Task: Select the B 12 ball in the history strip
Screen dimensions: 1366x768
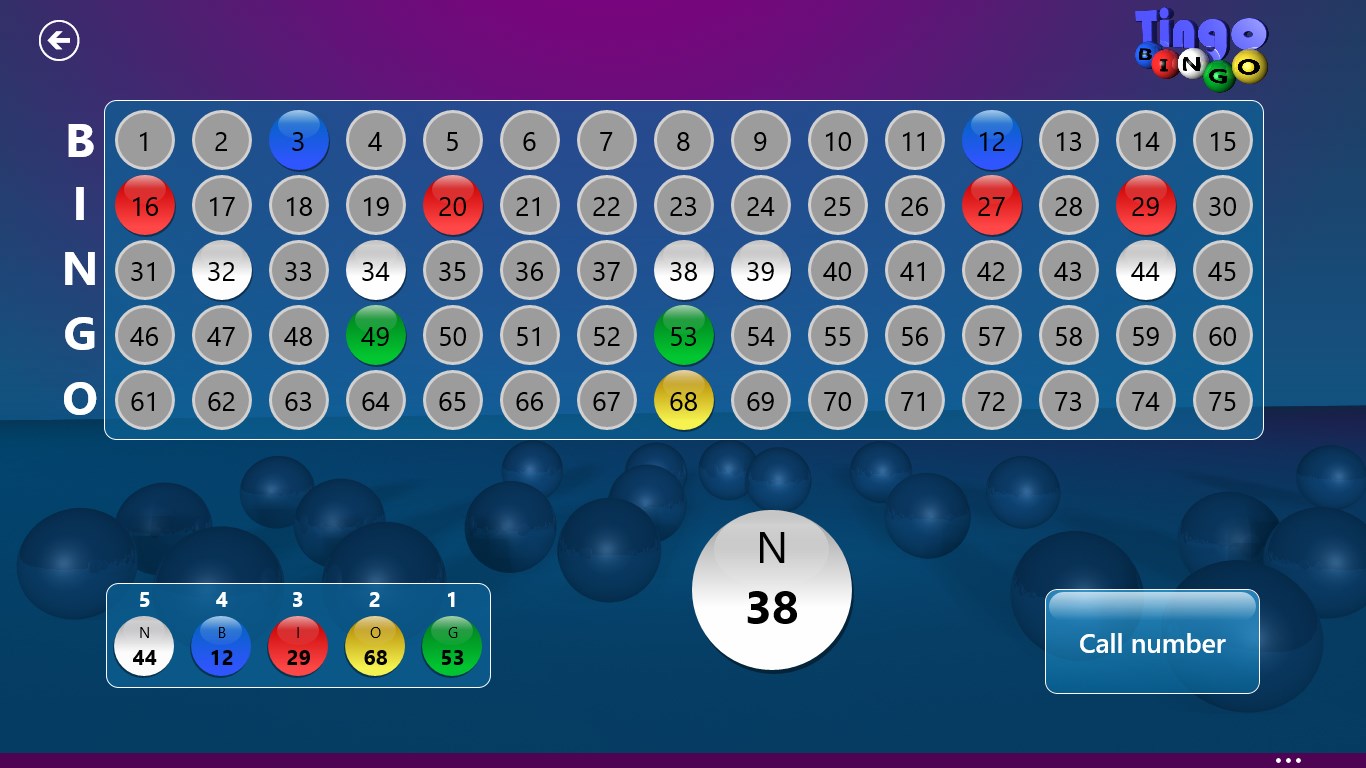Action: pos(221,646)
